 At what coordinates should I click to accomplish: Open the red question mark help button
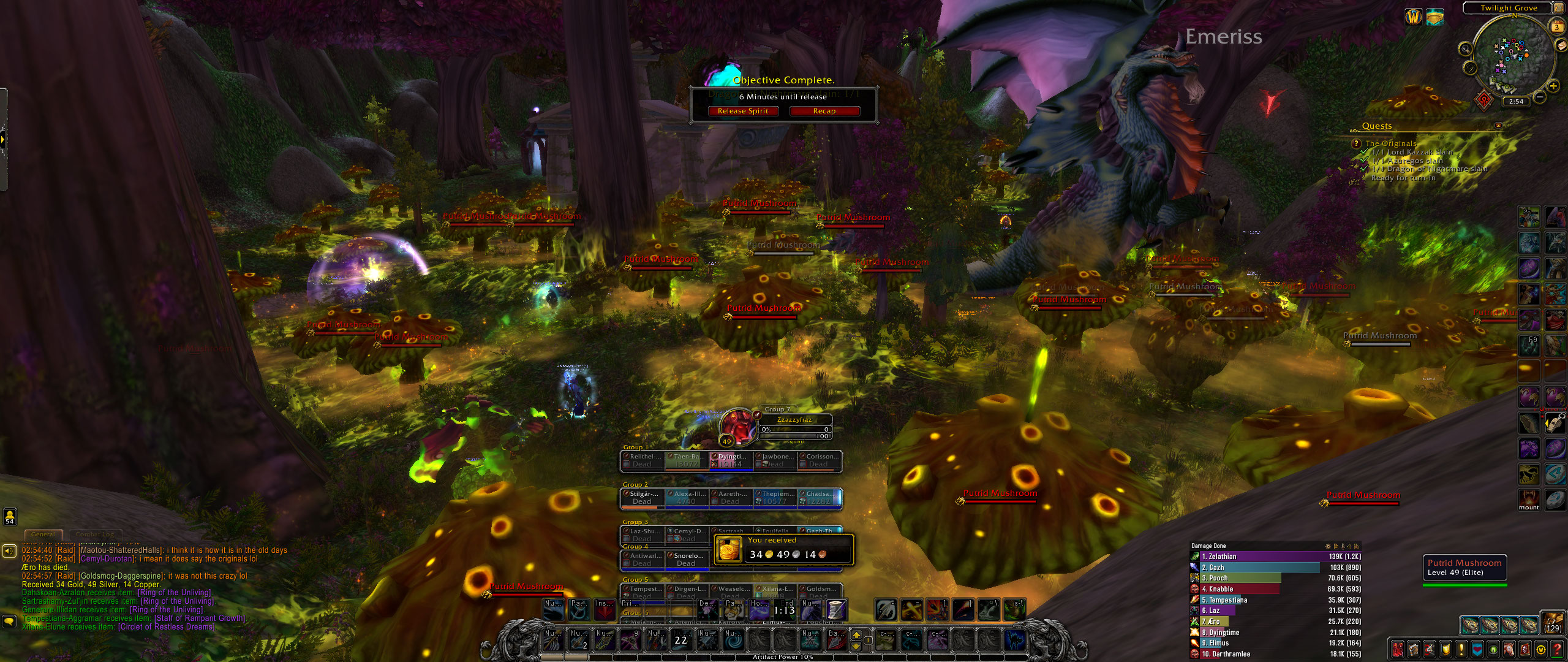(1558, 650)
